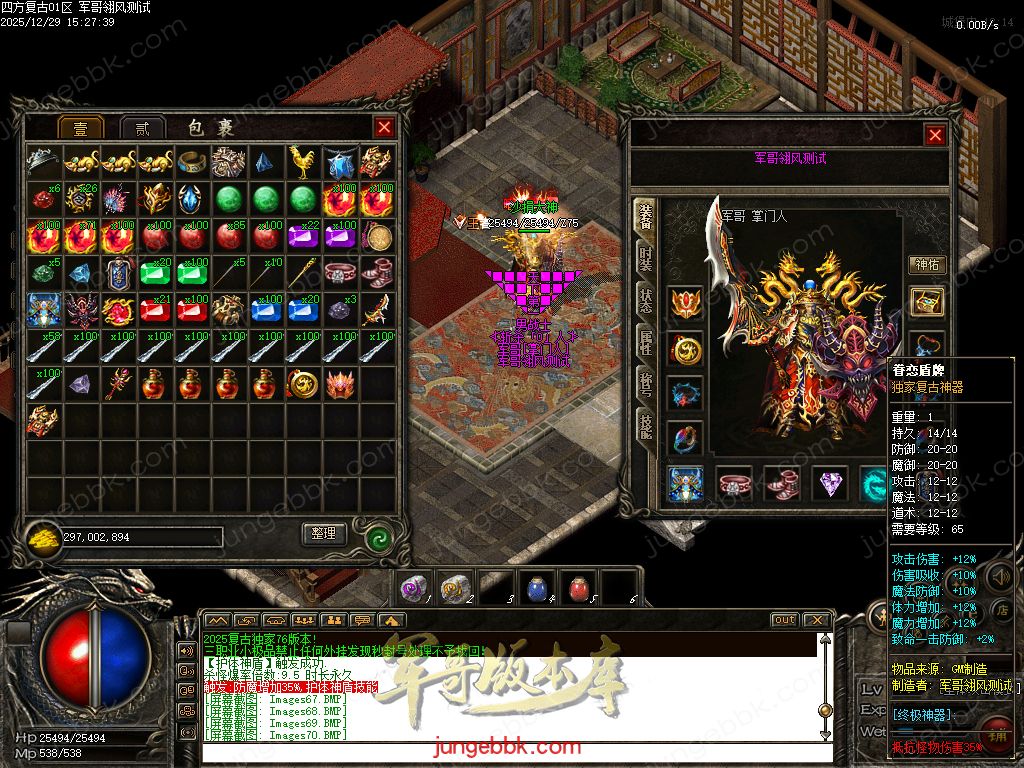Click the chat panel's out button
The image size is (1024, 768).
pyautogui.click(x=784, y=620)
